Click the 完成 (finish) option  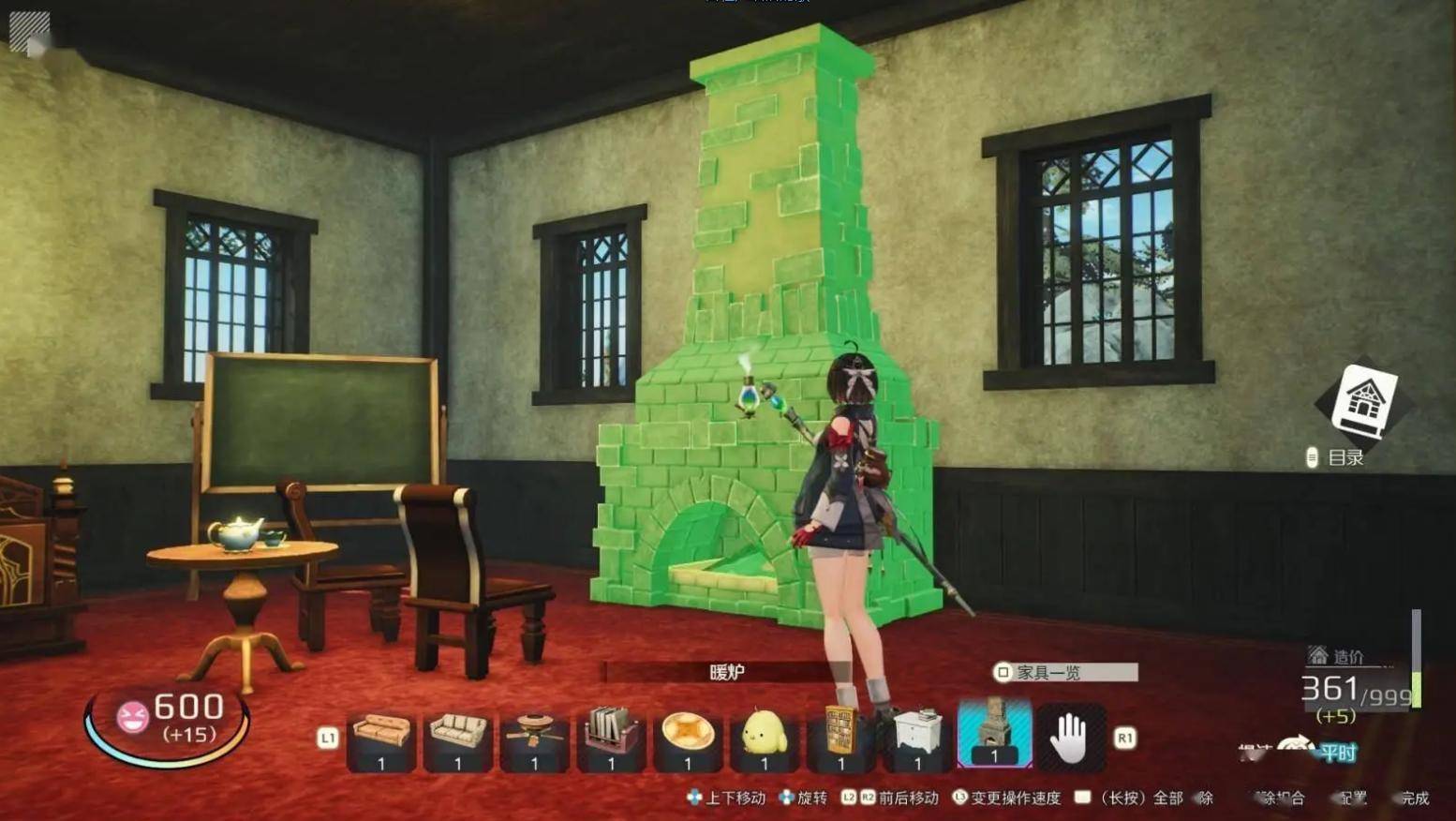(x=1413, y=799)
